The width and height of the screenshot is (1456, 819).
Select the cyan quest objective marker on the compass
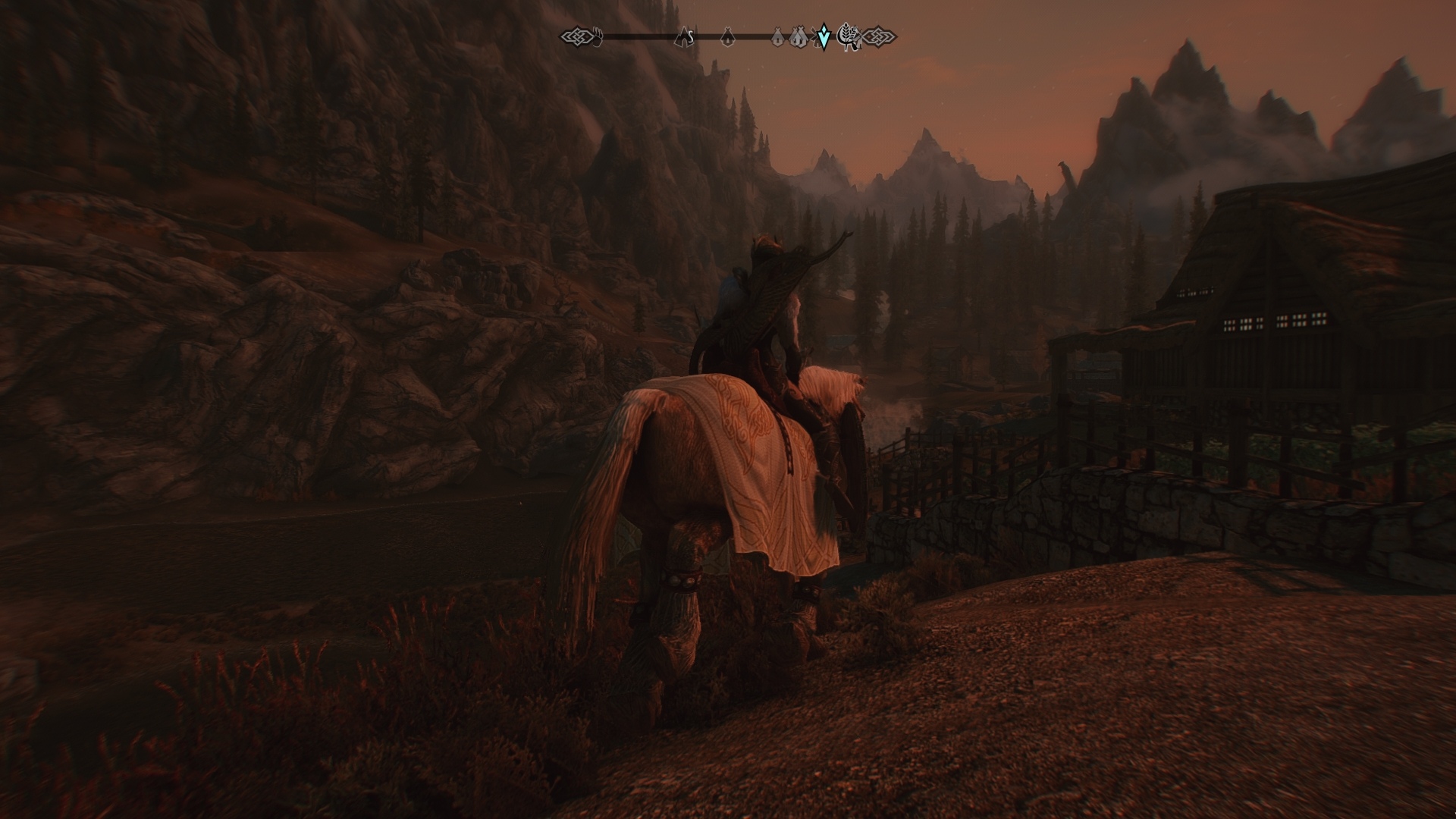[823, 35]
